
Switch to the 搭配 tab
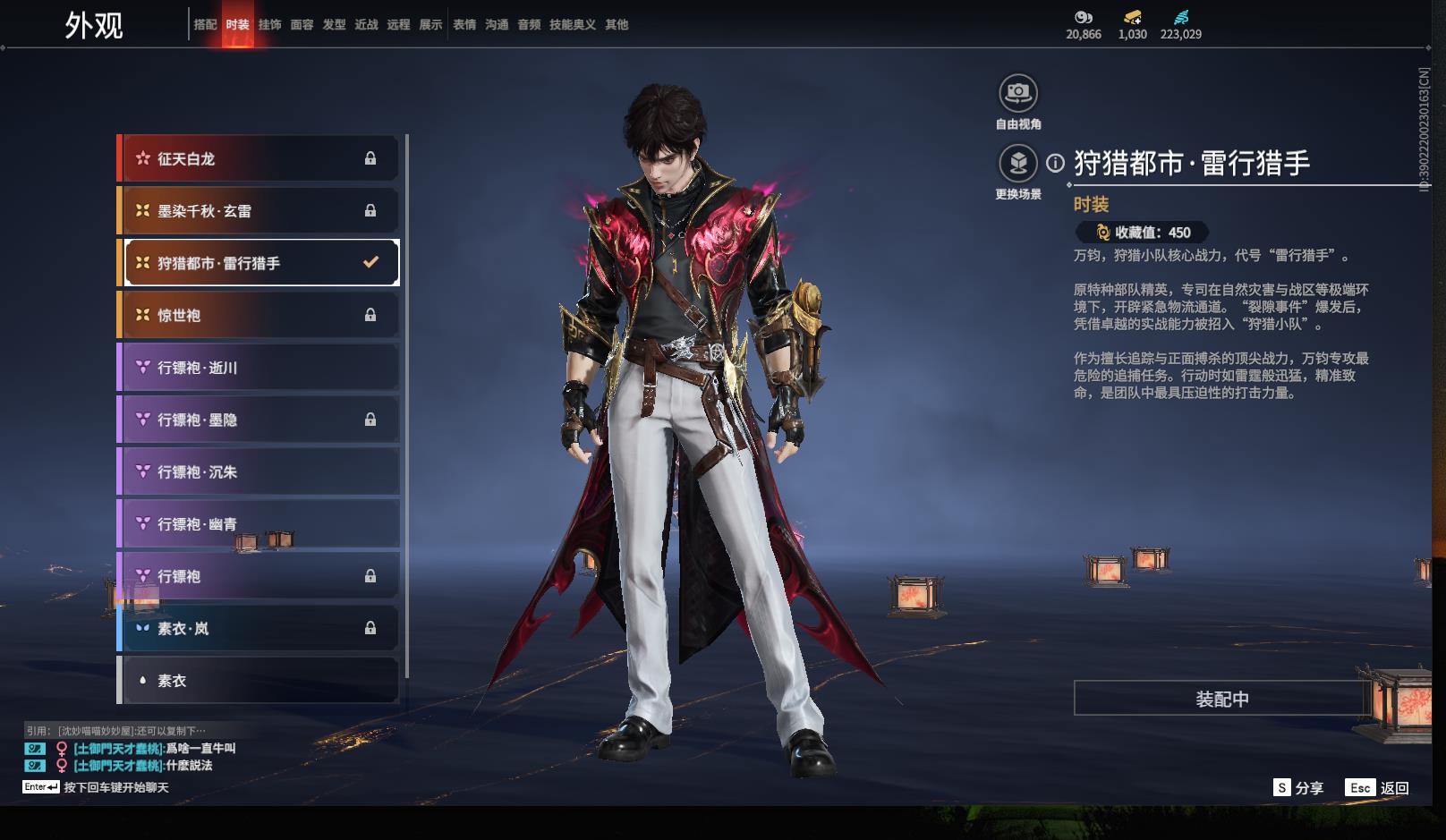click(x=205, y=25)
